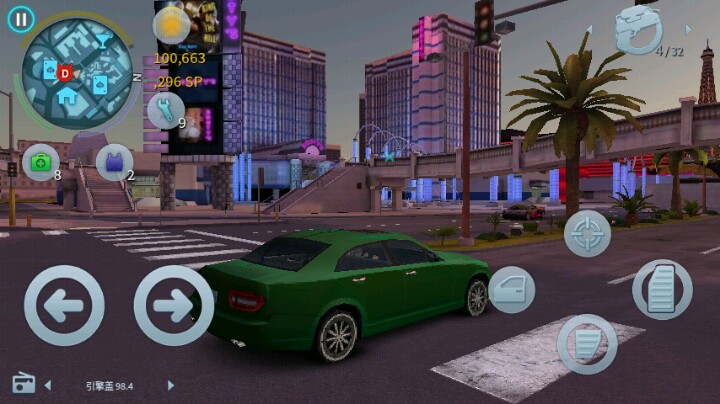The image size is (720, 404).
Task: Use the green medkit item
Action: click(41, 161)
